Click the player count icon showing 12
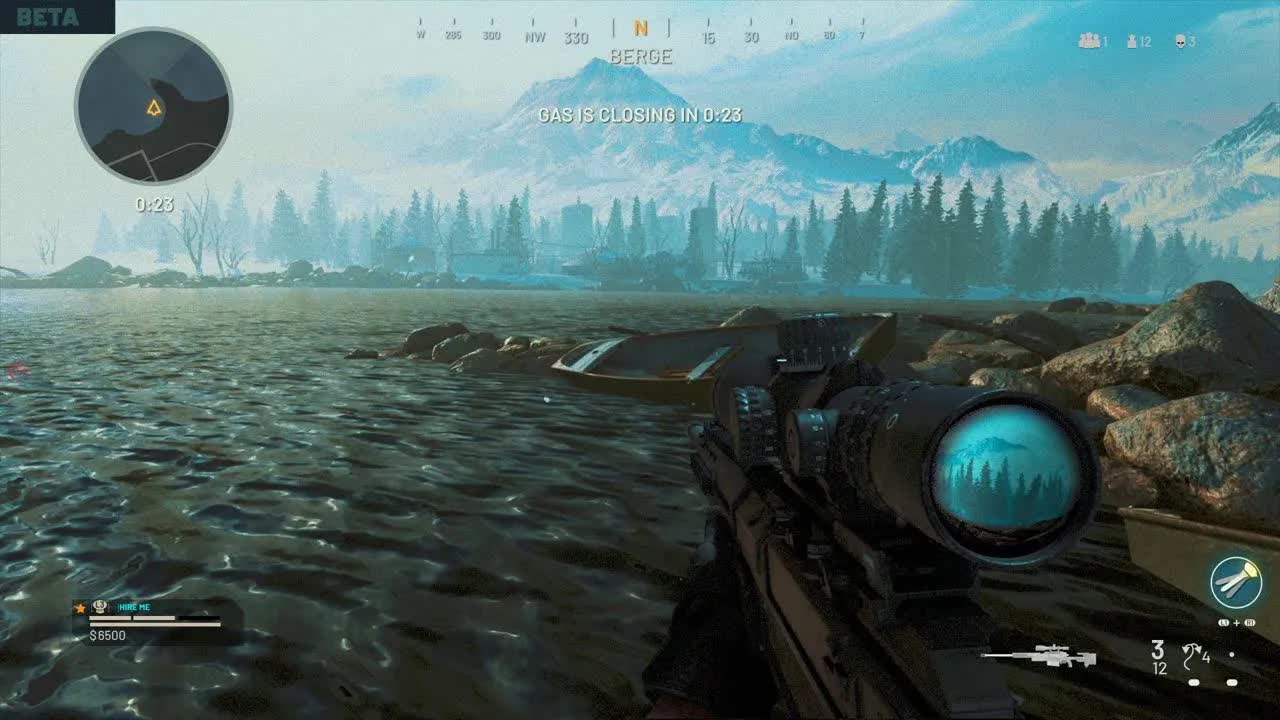 (x=1132, y=40)
